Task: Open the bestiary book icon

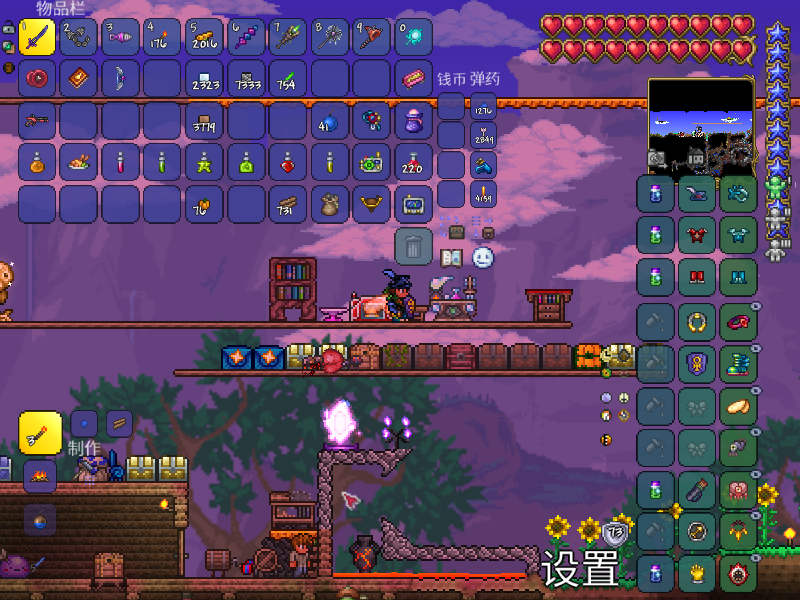Action: (452, 258)
